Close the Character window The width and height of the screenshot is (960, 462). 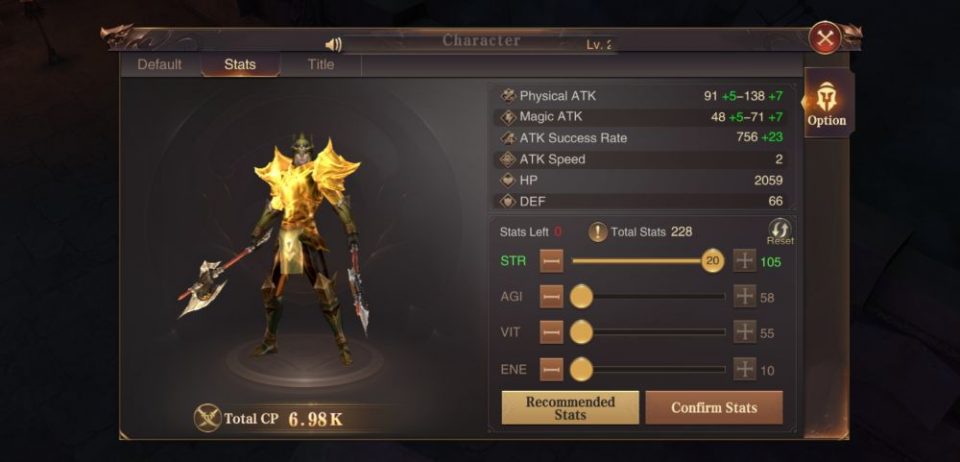[x=825, y=38]
